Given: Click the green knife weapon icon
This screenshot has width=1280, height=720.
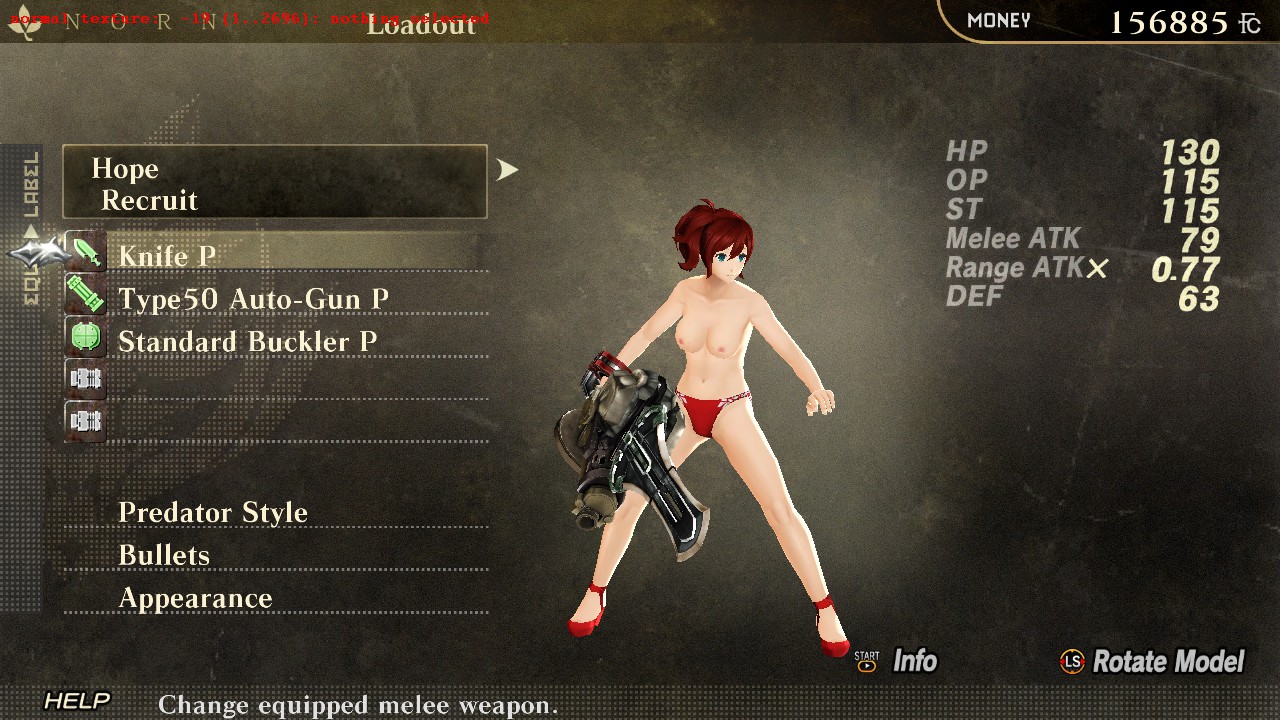Looking at the screenshot, I should pos(86,251).
